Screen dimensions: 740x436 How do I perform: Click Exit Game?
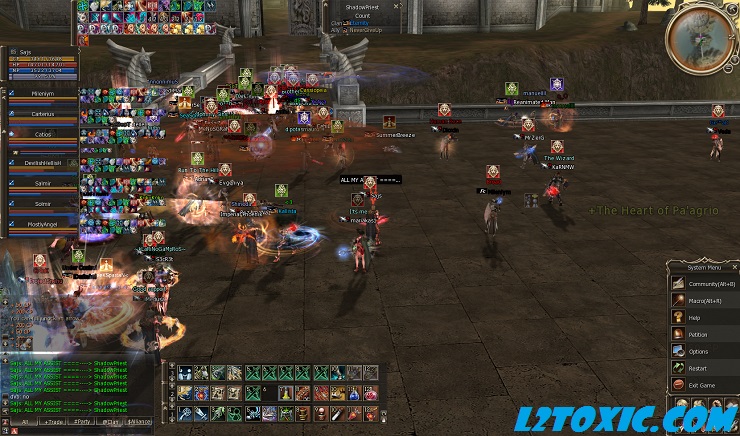702,385
